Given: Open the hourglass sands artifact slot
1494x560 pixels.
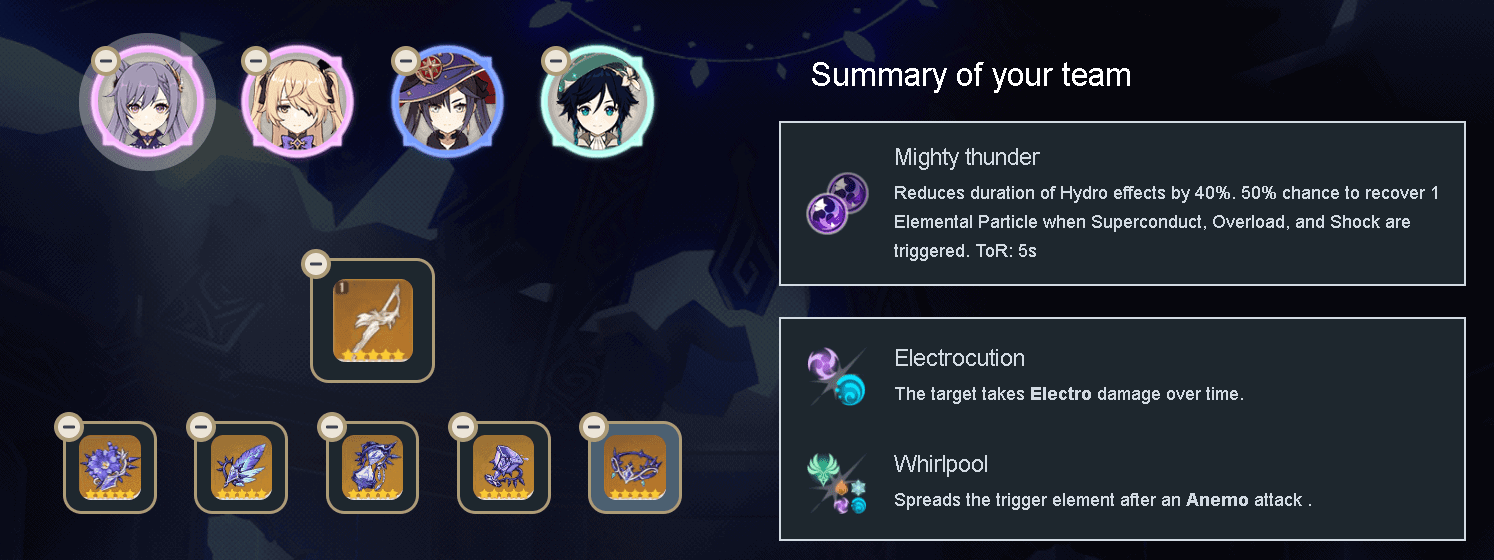Looking at the screenshot, I should pos(372,468).
